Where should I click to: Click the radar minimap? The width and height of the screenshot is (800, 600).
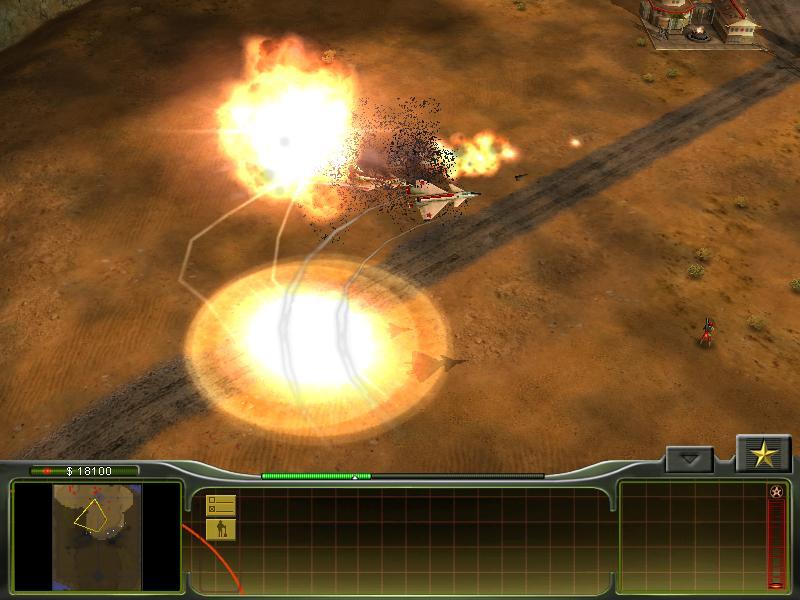click(x=96, y=536)
